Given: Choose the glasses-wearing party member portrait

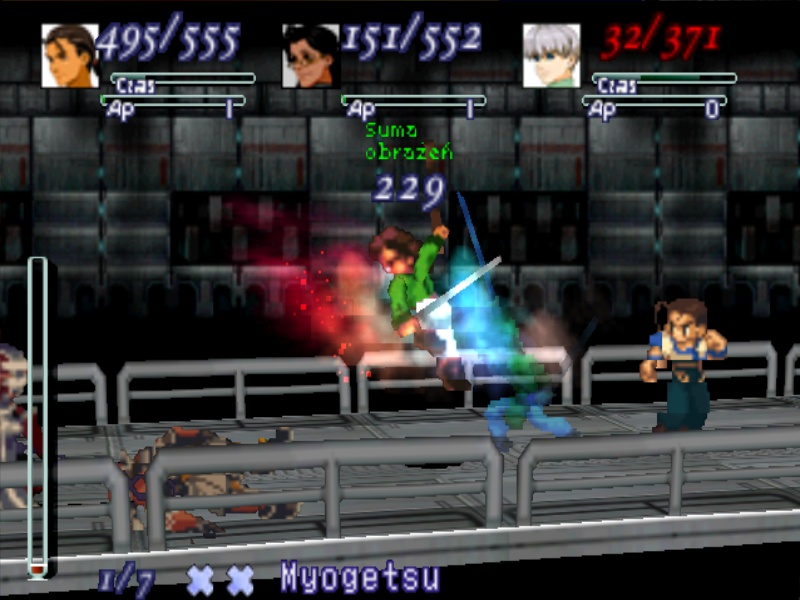Looking at the screenshot, I should tap(310, 56).
